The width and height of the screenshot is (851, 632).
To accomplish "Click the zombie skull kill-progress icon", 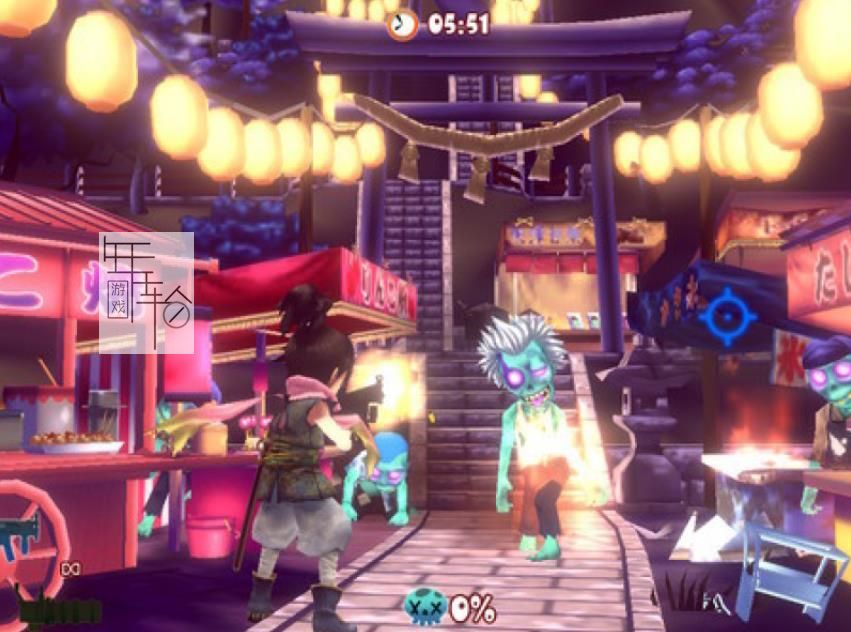I will coord(423,606).
